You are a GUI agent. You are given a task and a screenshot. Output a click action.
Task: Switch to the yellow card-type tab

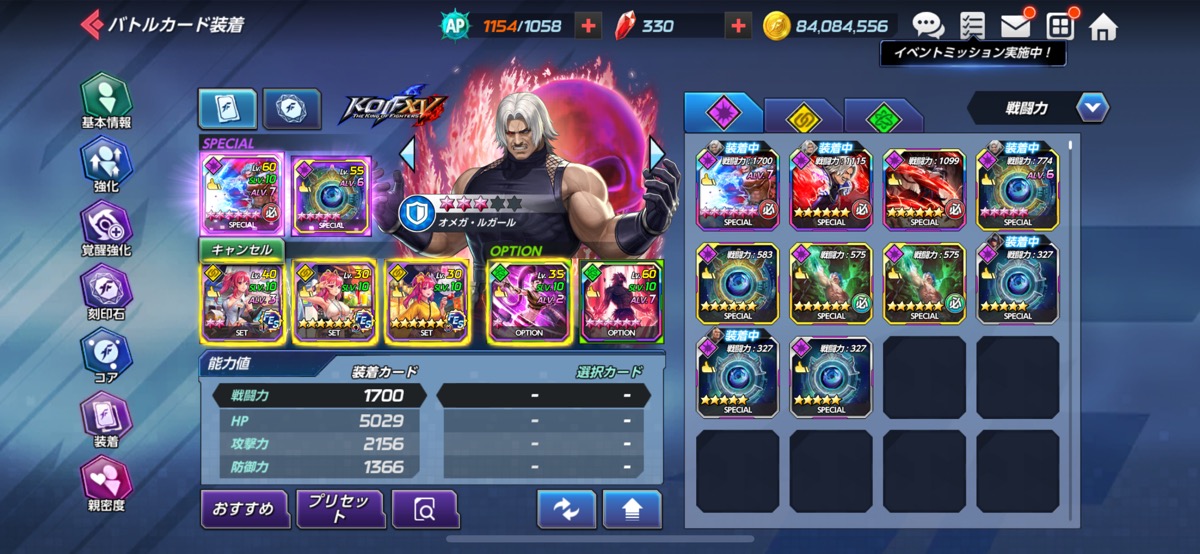point(803,116)
